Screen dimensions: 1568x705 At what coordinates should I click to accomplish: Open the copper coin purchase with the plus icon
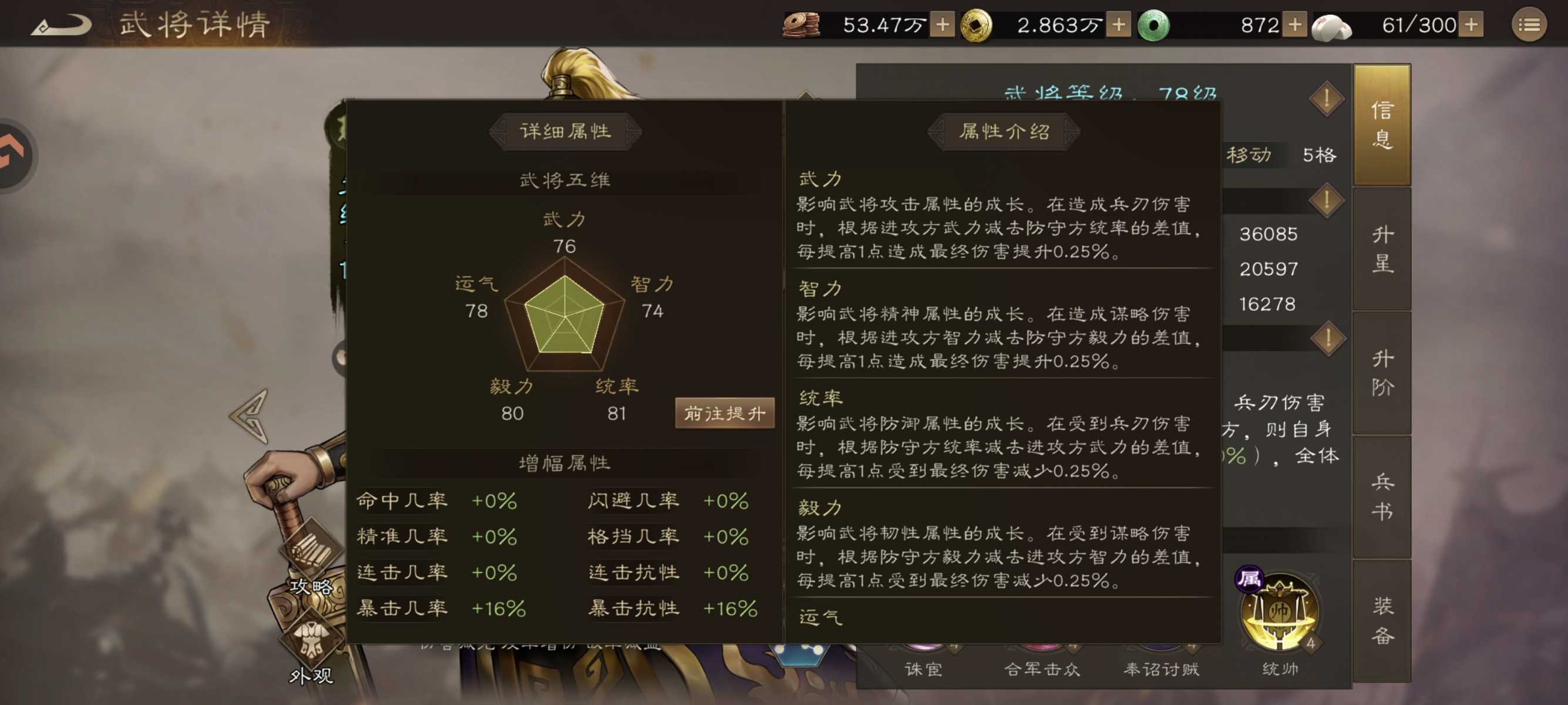(x=943, y=26)
